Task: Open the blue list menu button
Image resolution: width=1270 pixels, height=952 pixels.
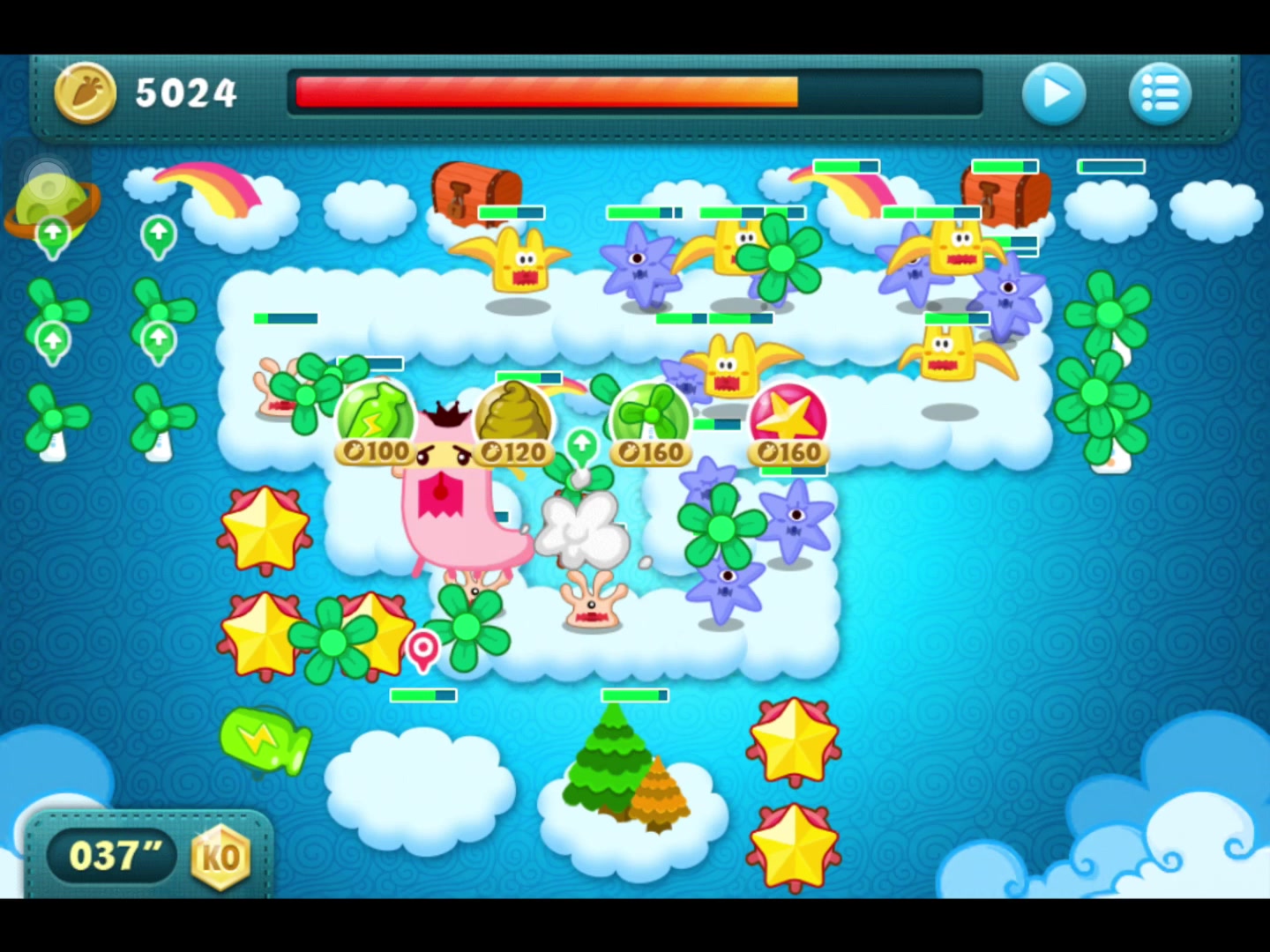Action: pyautogui.click(x=1160, y=93)
